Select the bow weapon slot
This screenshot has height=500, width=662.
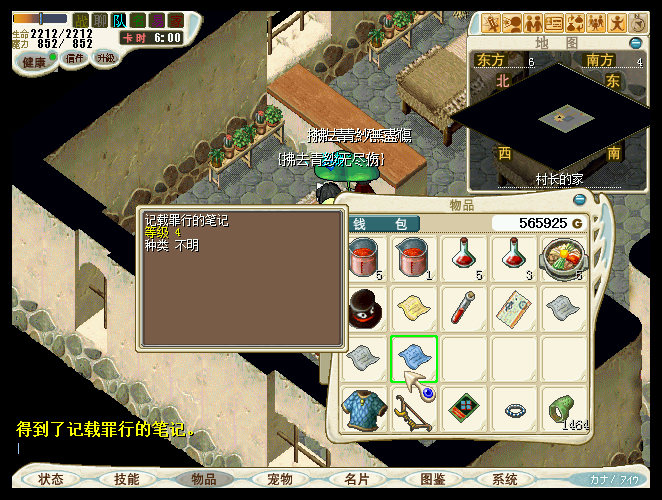click(413, 409)
